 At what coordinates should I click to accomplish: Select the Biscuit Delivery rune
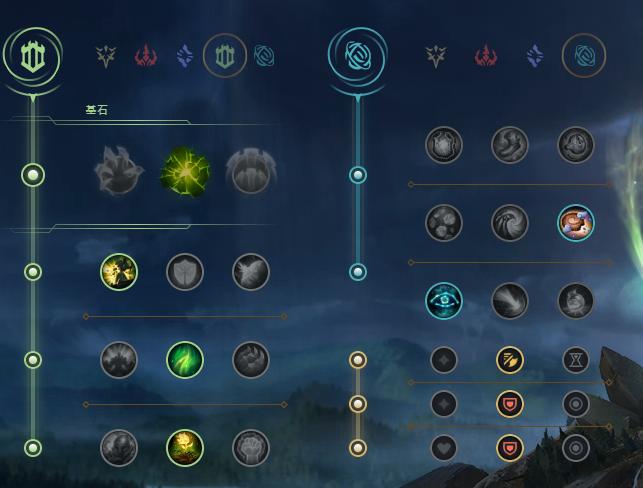click(x=576, y=222)
